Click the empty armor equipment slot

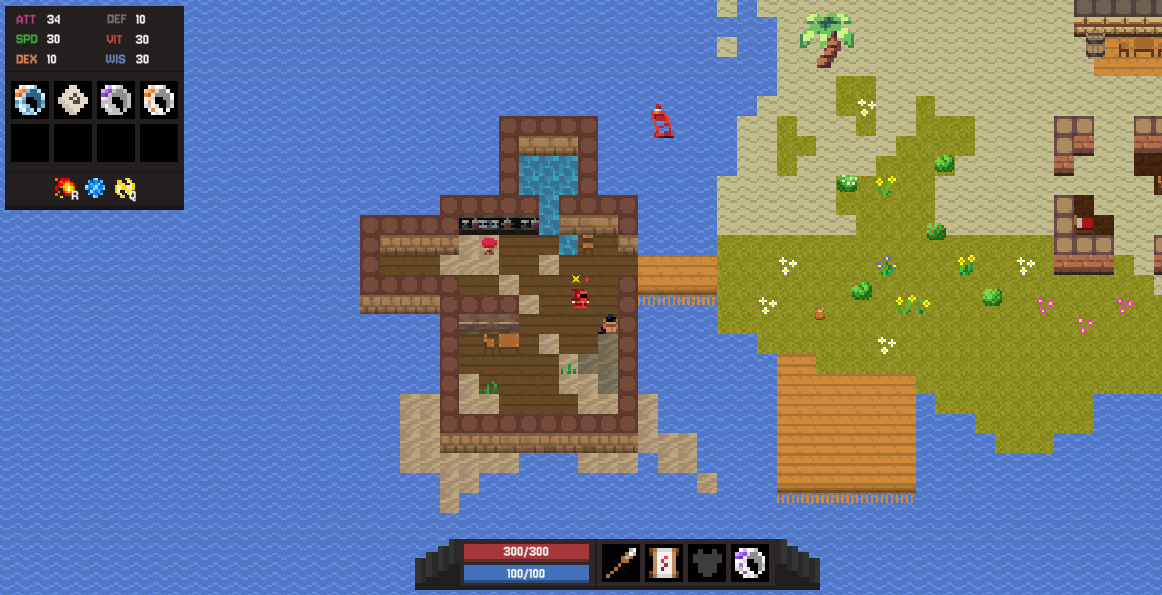point(707,562)
